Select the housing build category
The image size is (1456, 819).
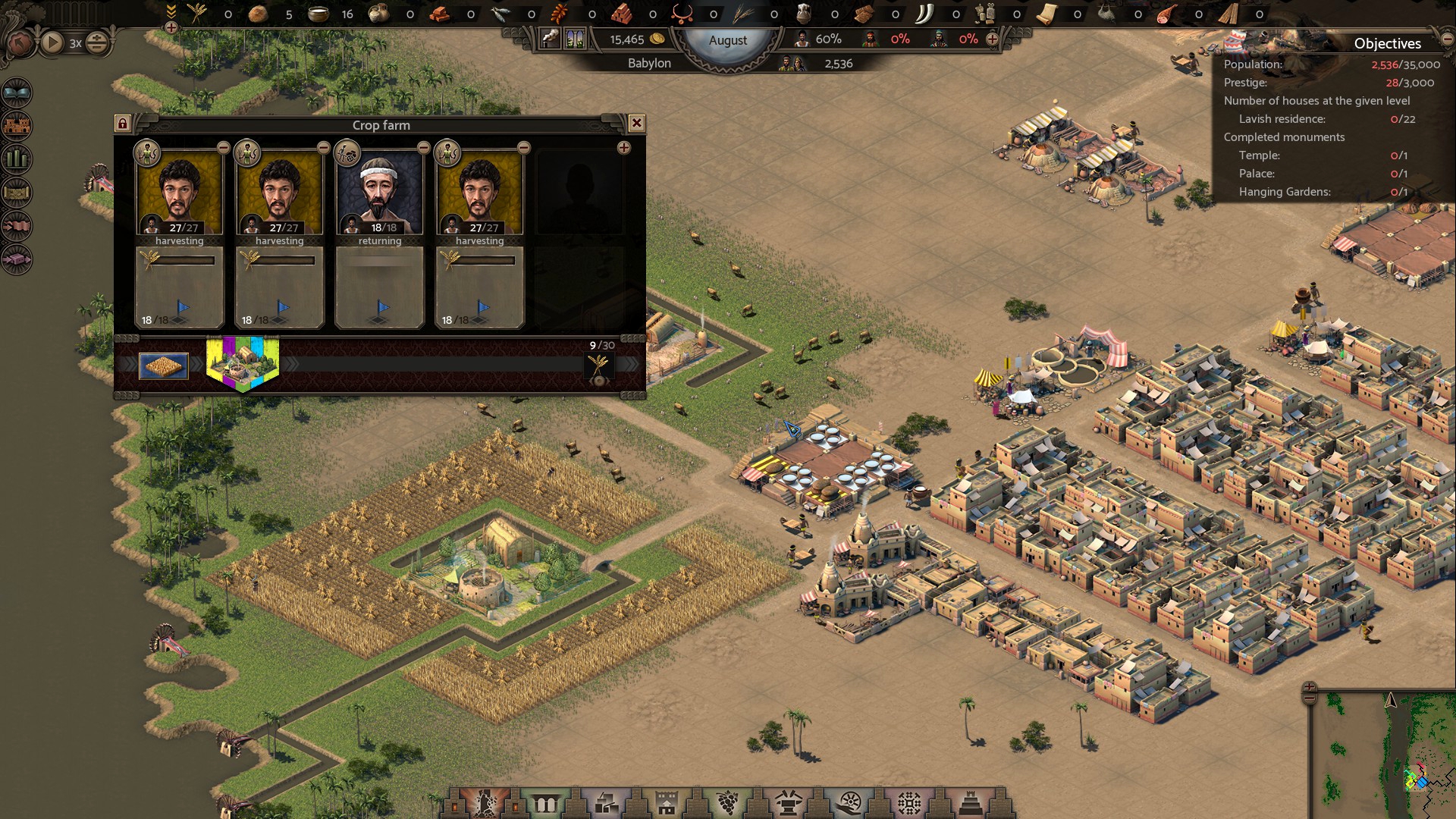pyautogui.click(x=667, y=802)
